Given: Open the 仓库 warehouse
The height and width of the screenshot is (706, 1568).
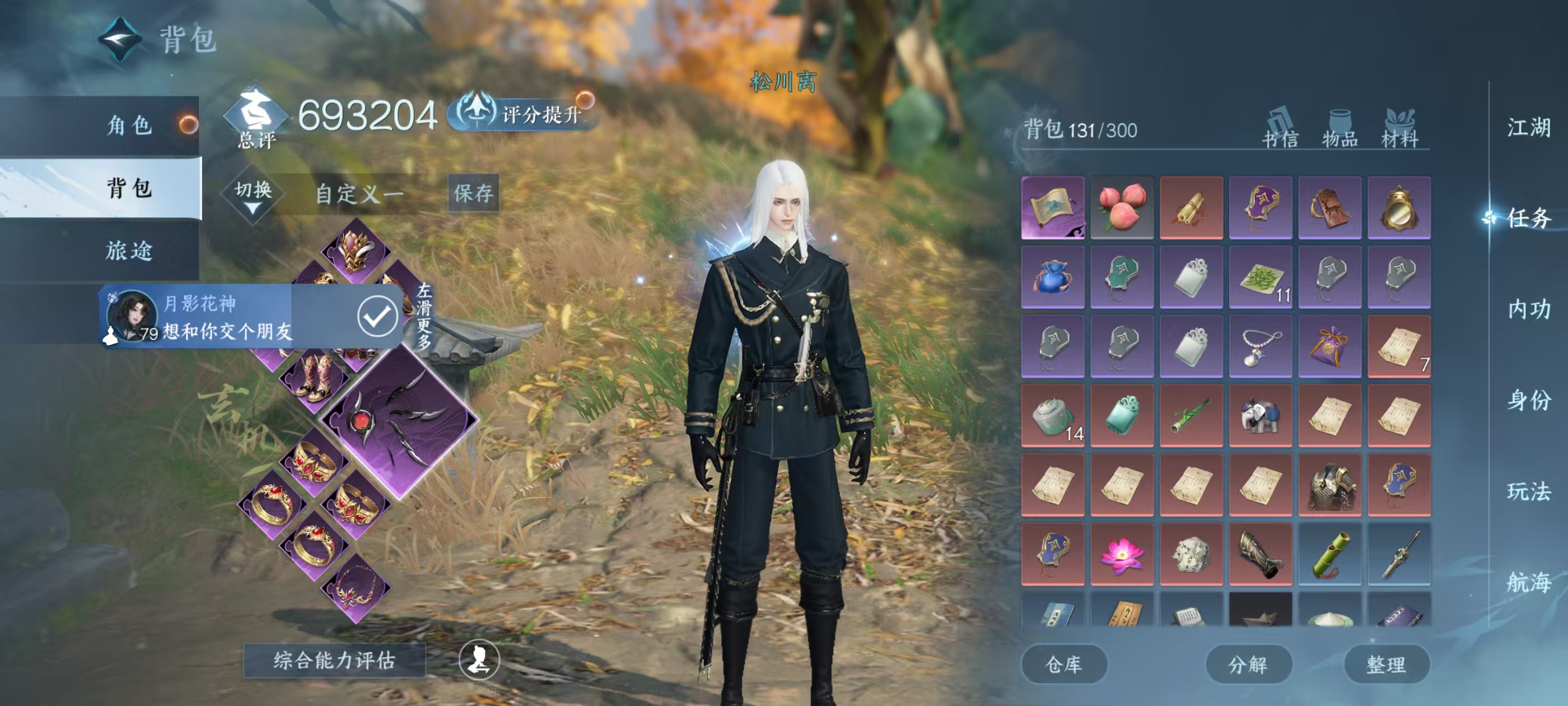Looking at the screenshot, I should [1063, 664].
